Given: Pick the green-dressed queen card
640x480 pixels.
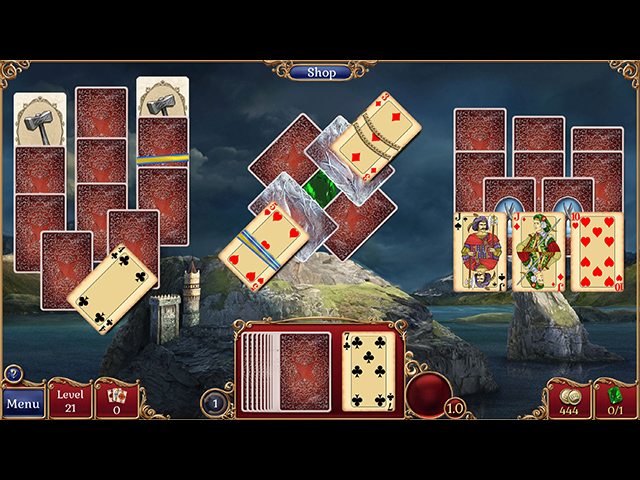Looking at the screenshot, I should click(x=538, y=252).
